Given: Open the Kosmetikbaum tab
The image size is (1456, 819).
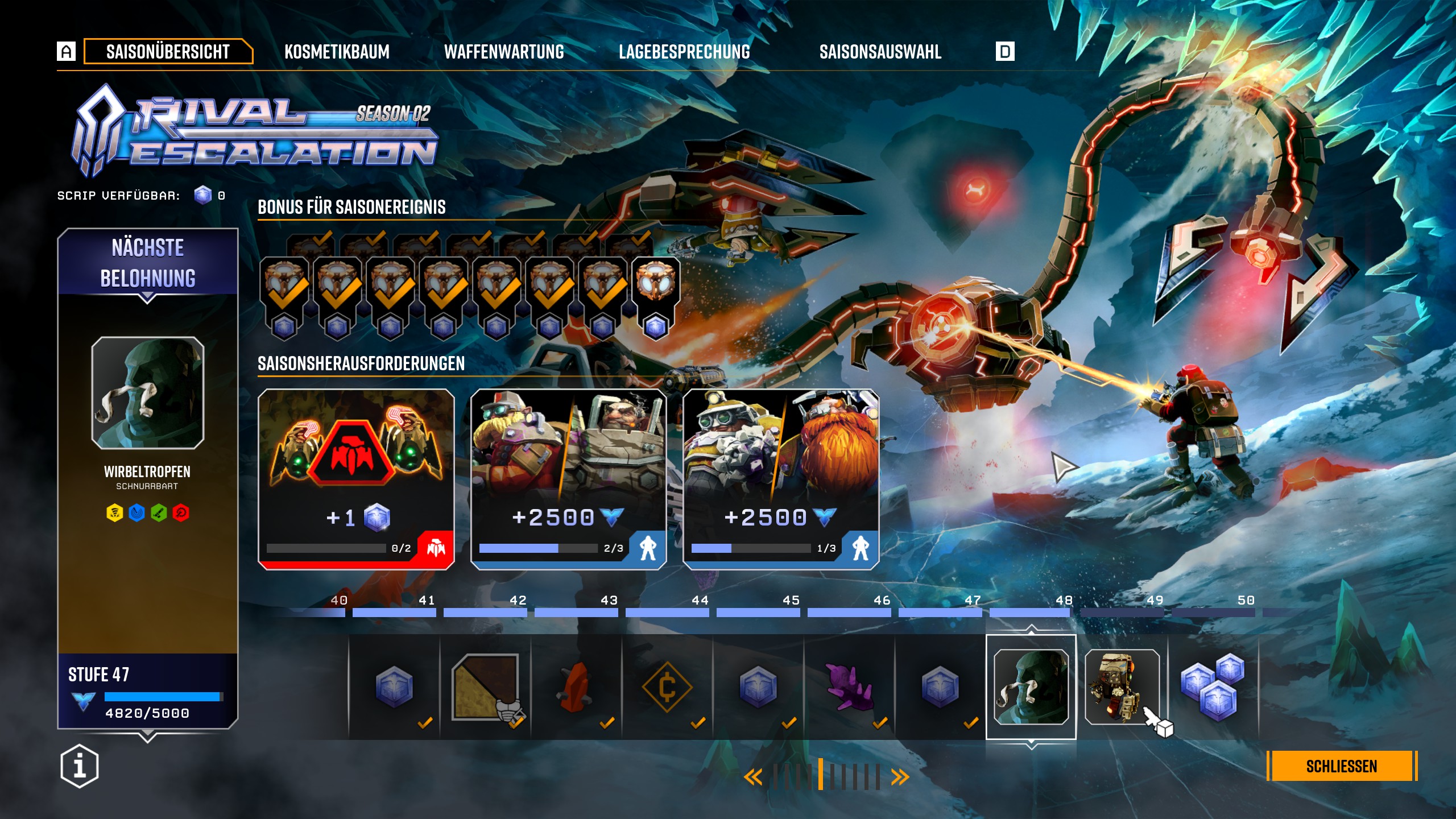Looking at the screenshot, I should (337, 52).
